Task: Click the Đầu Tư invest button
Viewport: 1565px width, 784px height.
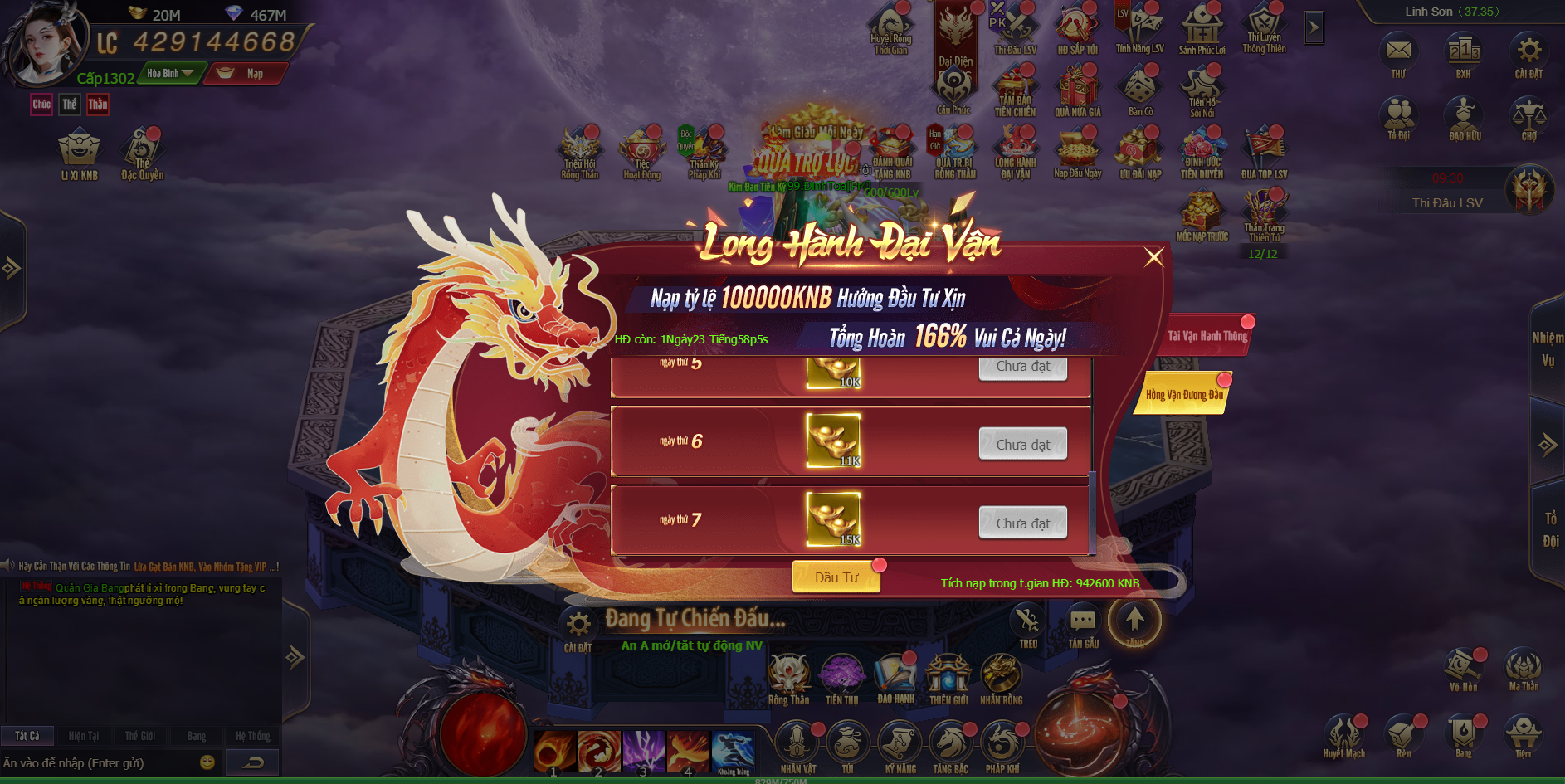Action: point(836,577)
